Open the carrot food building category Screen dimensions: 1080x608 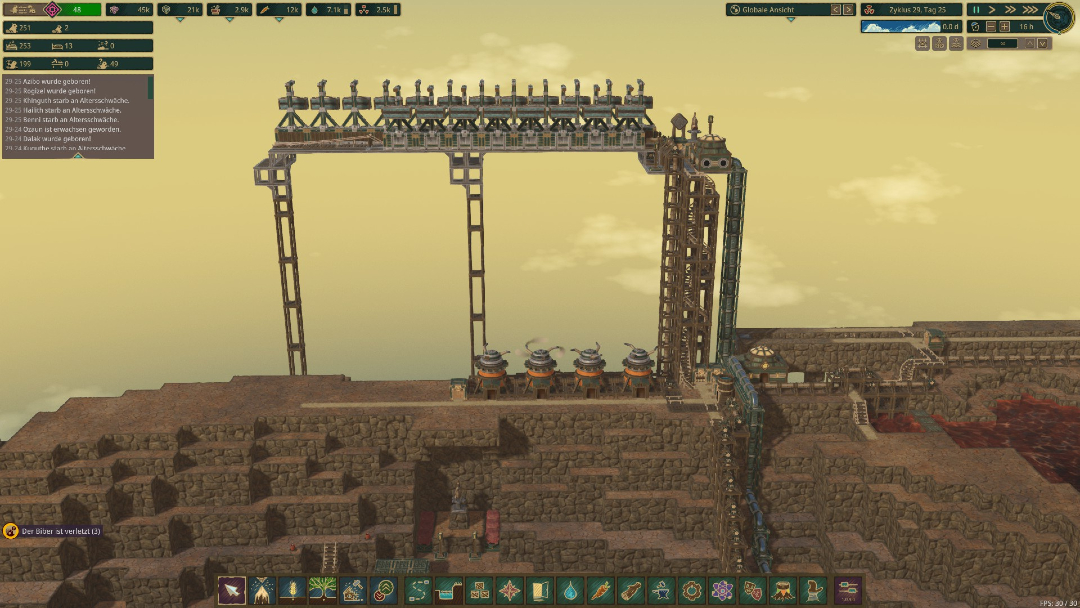point(599,590)
